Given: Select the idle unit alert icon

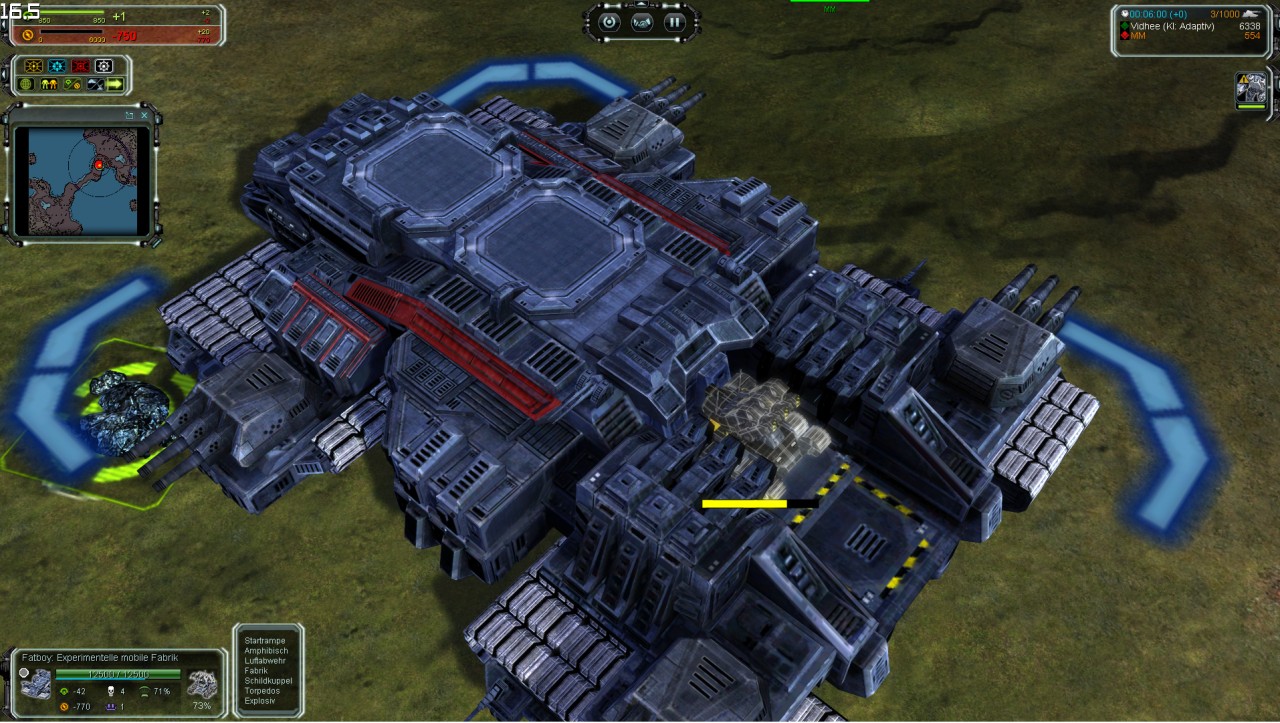Looking at the screenshot, I should [x=1251, y=90].
